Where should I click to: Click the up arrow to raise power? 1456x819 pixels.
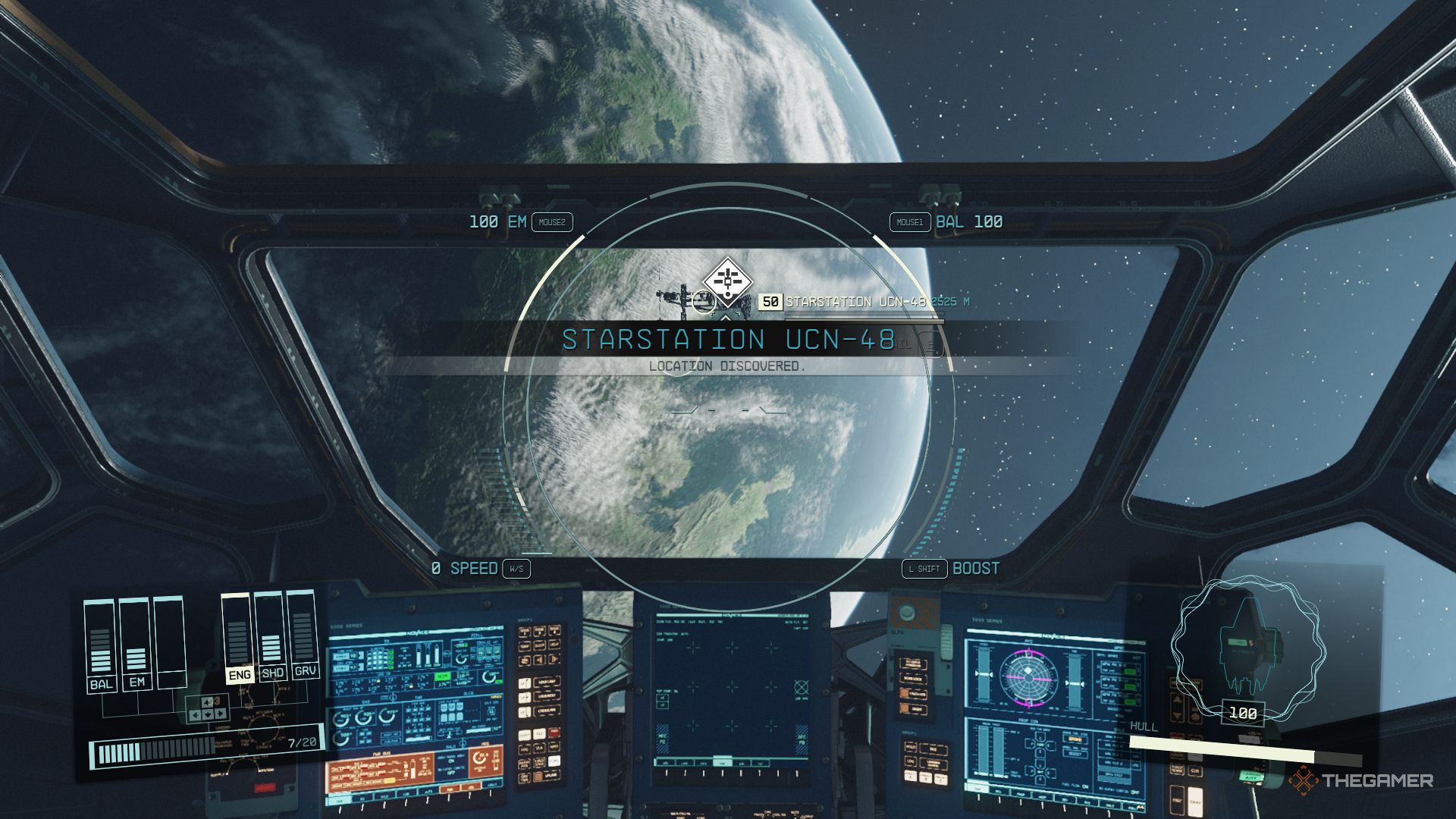(x=207, y=701)
